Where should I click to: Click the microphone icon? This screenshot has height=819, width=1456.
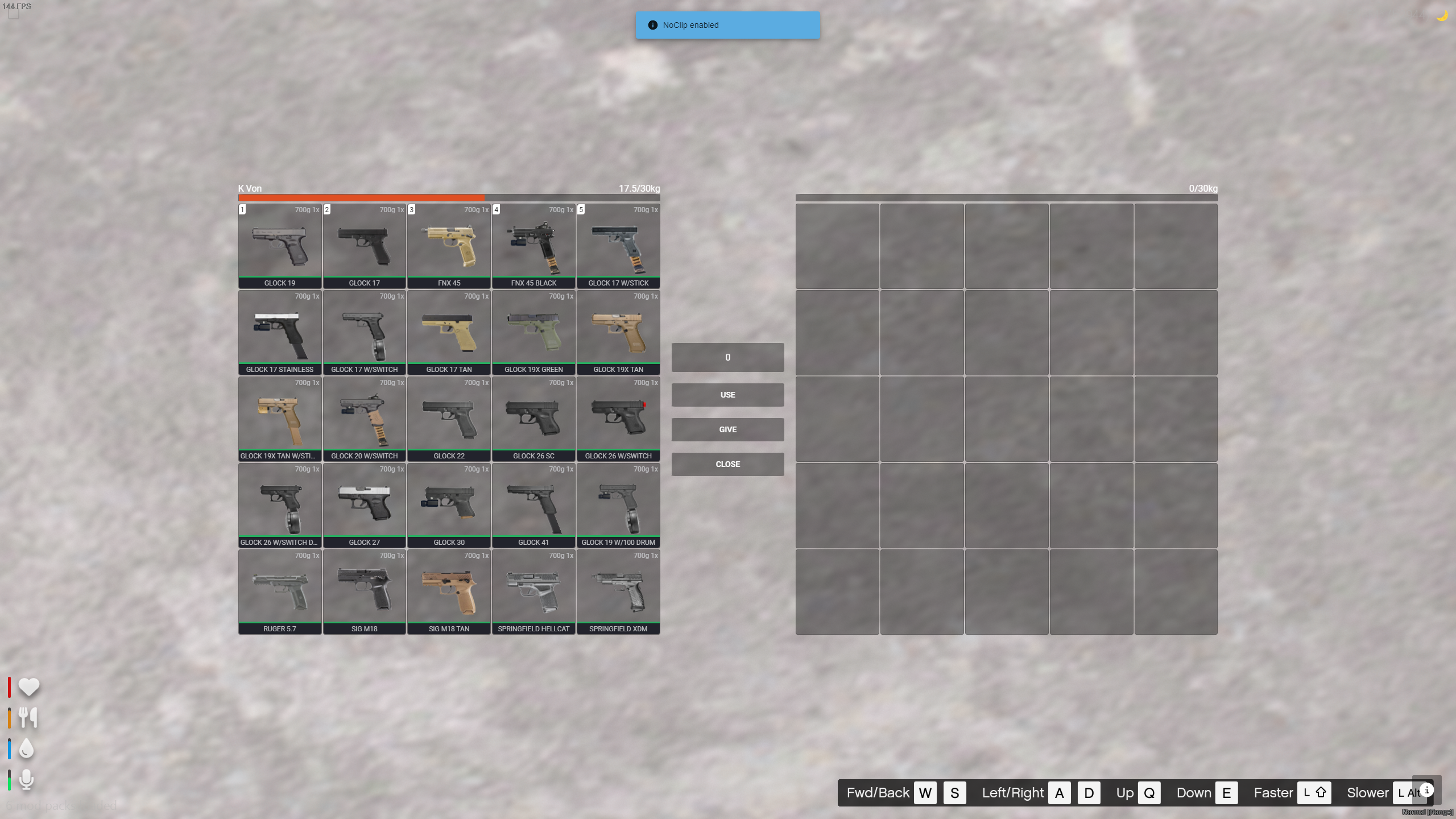(x=27, y=780)
